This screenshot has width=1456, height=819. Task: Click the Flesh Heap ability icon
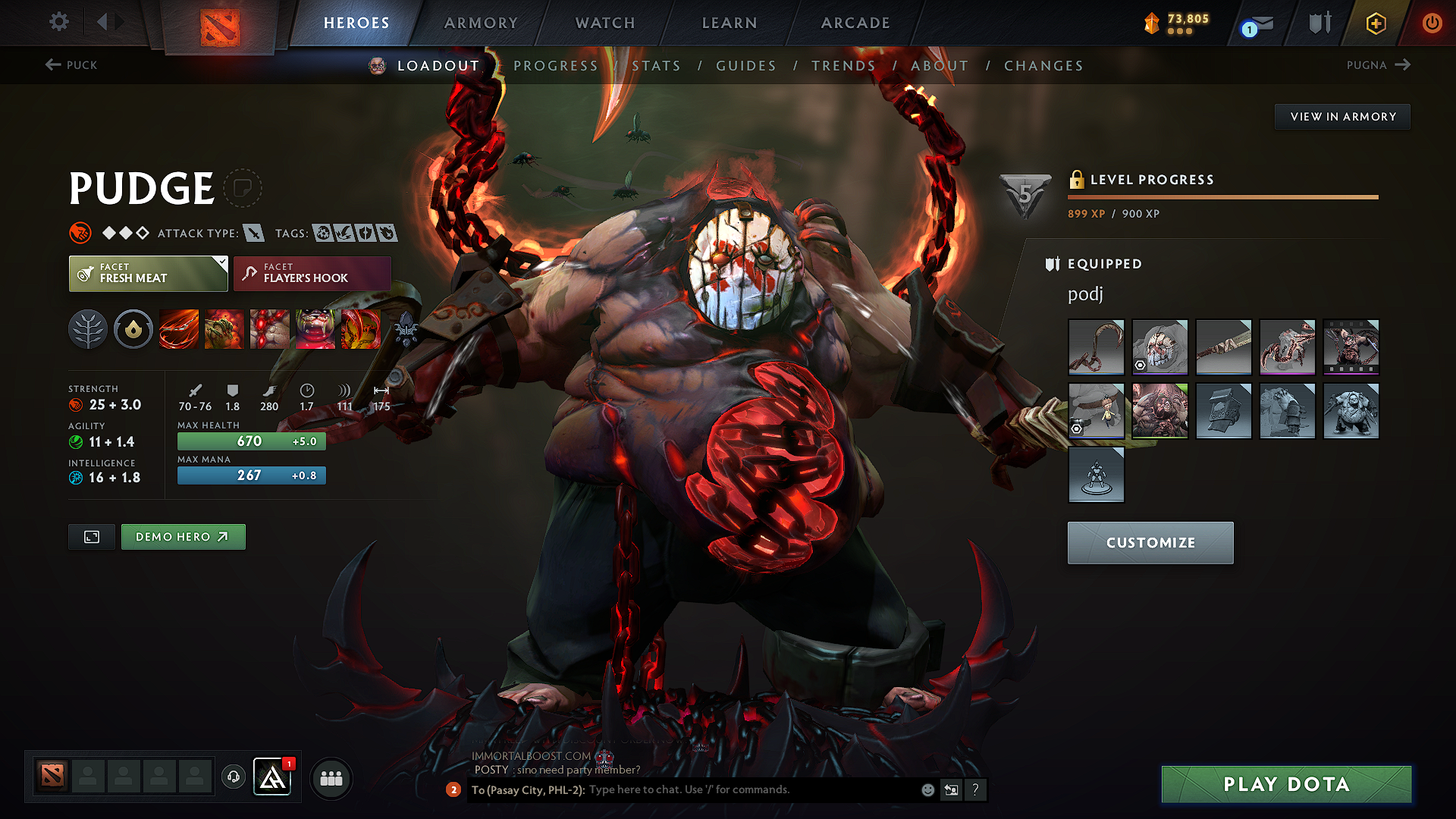pyautogui.click(x=270, y=329)
